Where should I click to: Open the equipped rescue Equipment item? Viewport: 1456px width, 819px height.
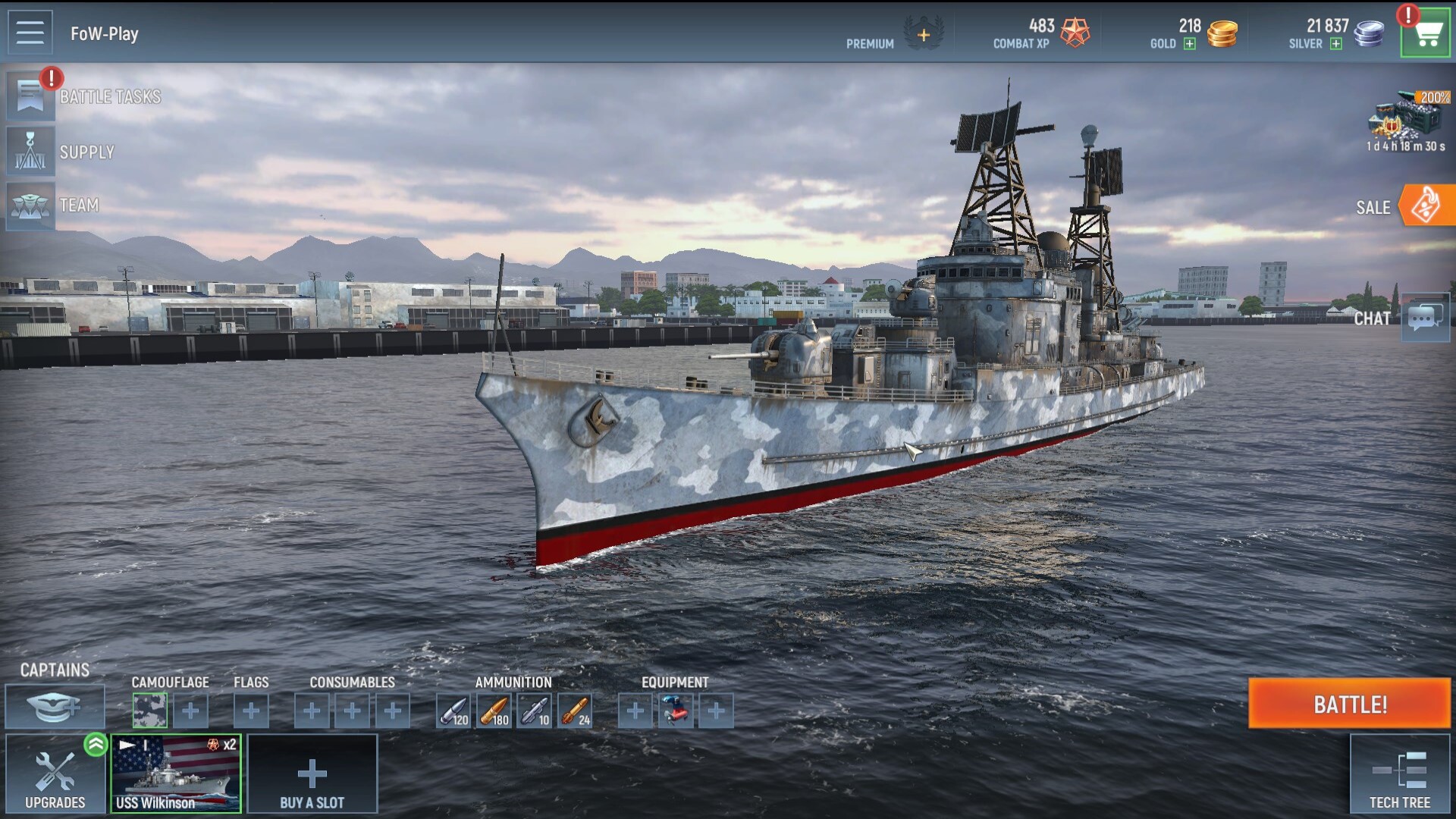point(675,710)
